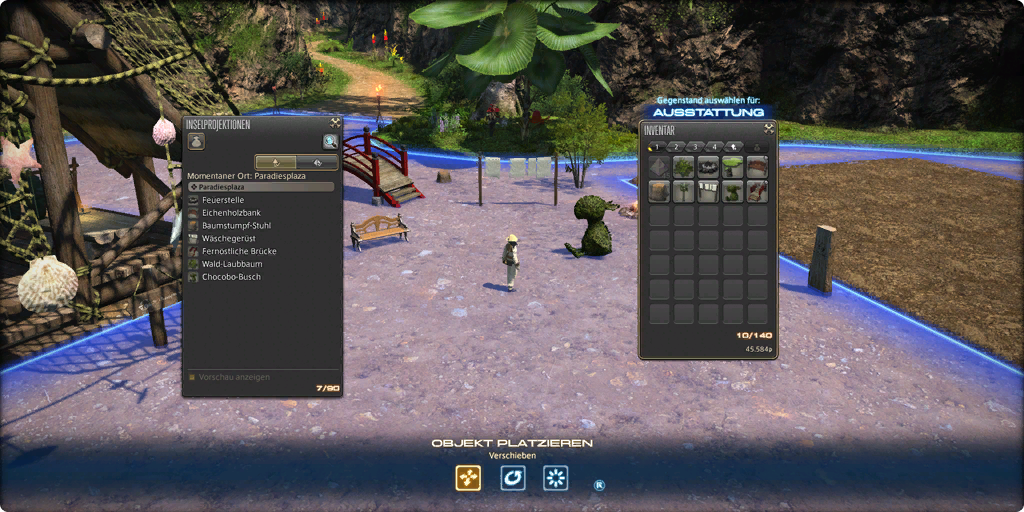
Task: Switch to inventory tab 2
Action: 676,147
